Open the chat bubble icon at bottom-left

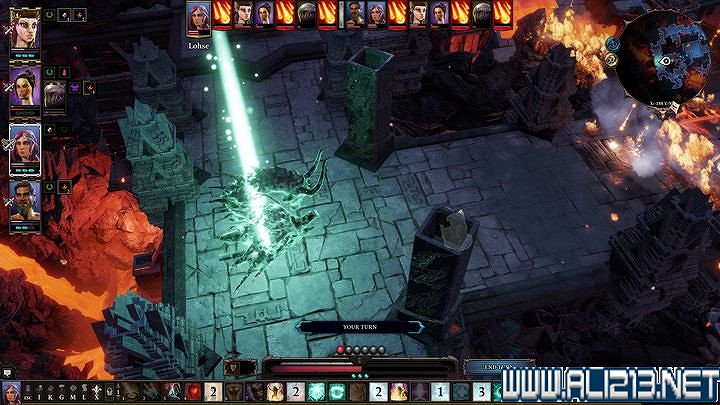coord(8,373)
